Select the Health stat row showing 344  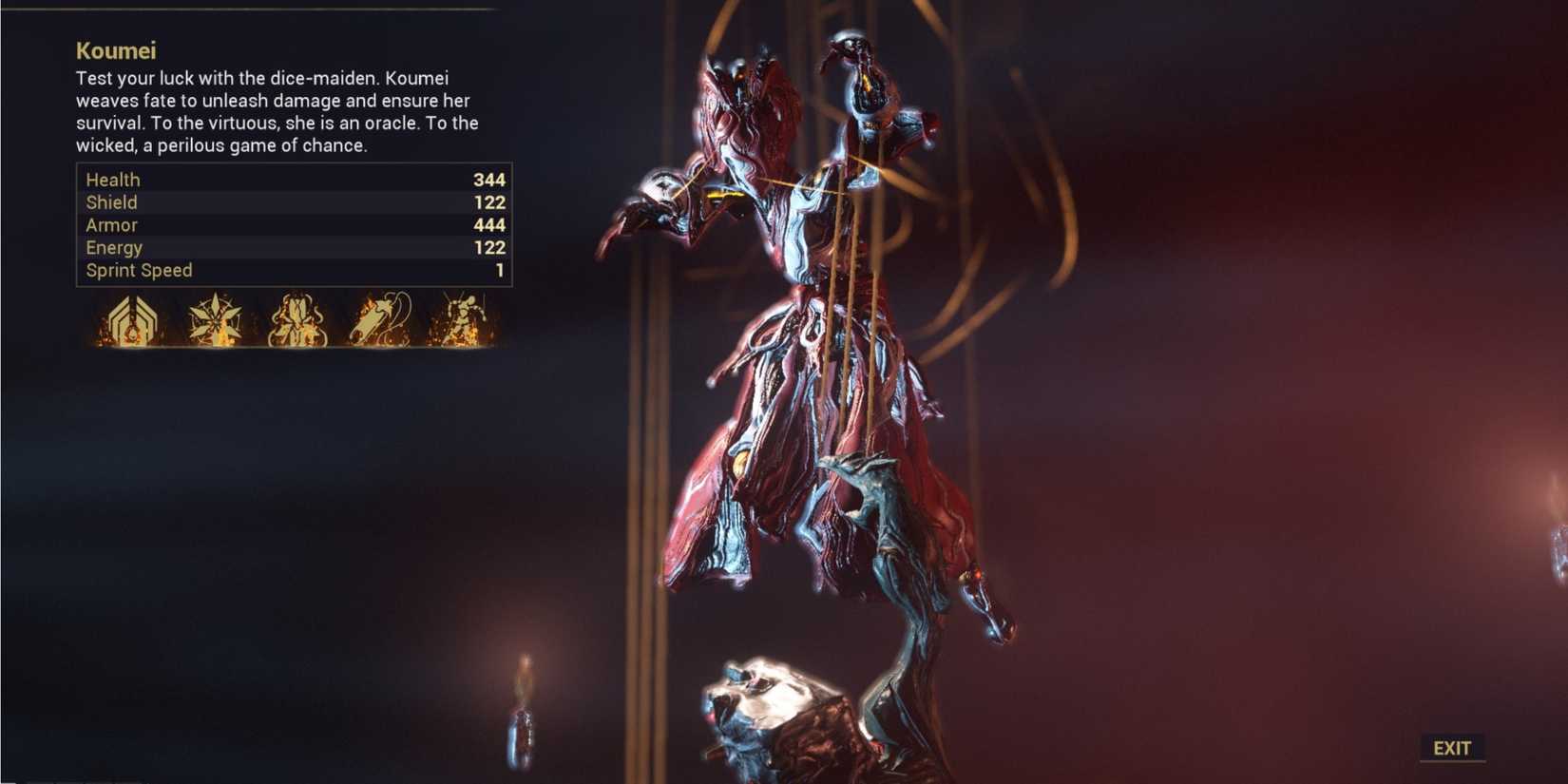click(285, 179)
